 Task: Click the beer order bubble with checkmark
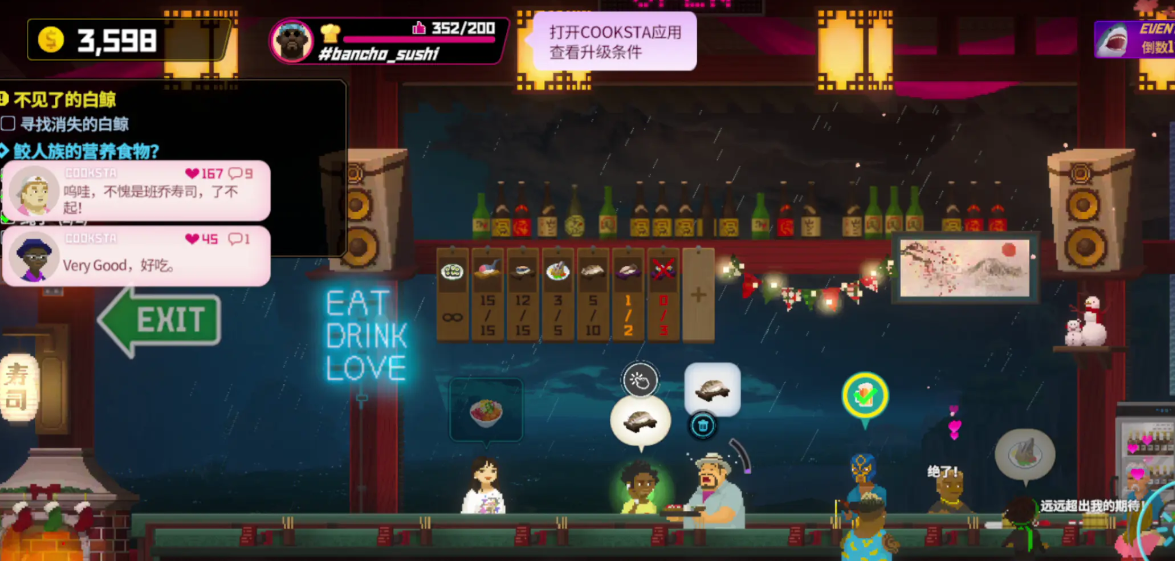pos(864,396)
